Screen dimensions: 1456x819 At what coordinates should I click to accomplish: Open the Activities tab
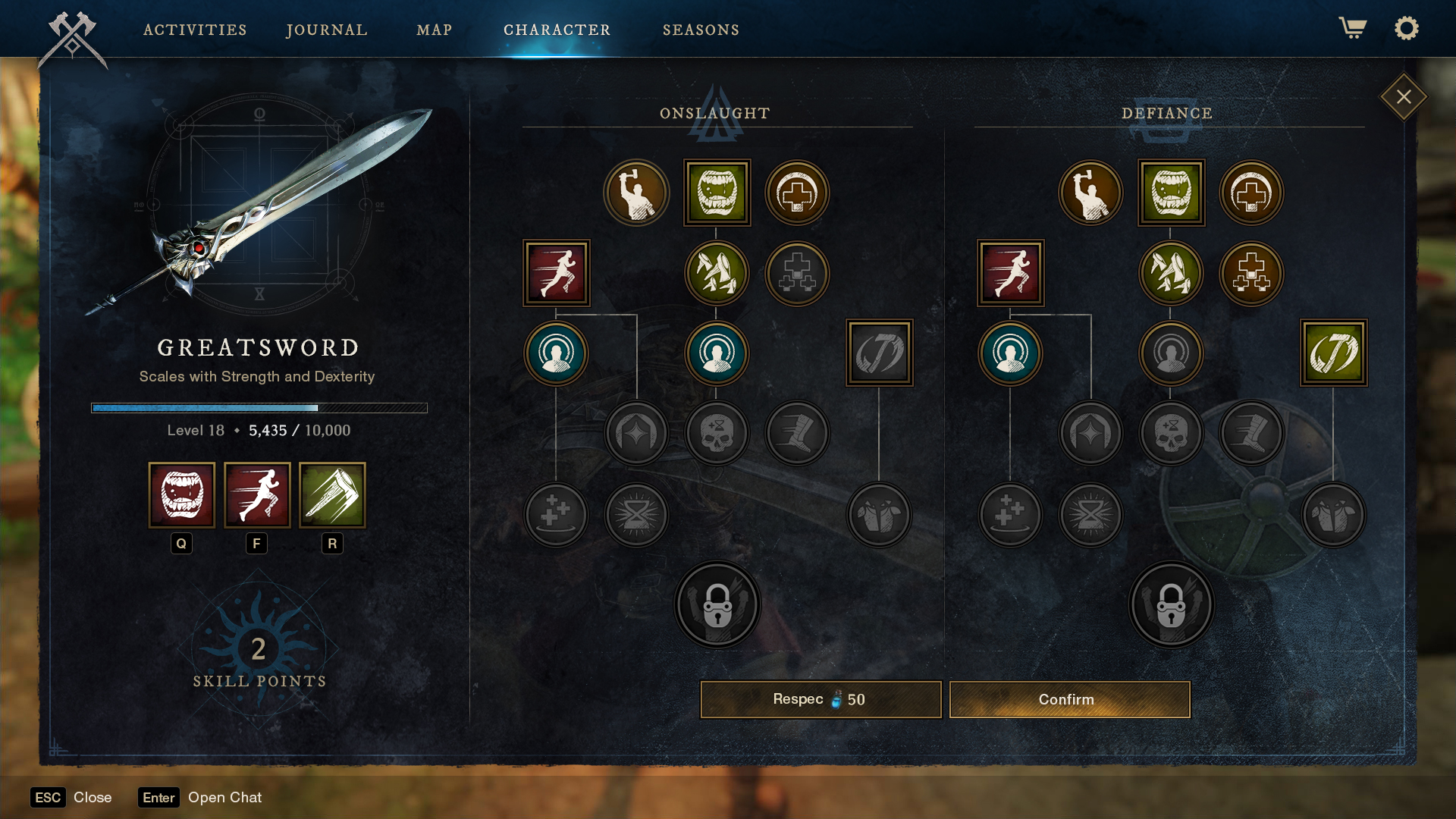(x=195, y=30)
